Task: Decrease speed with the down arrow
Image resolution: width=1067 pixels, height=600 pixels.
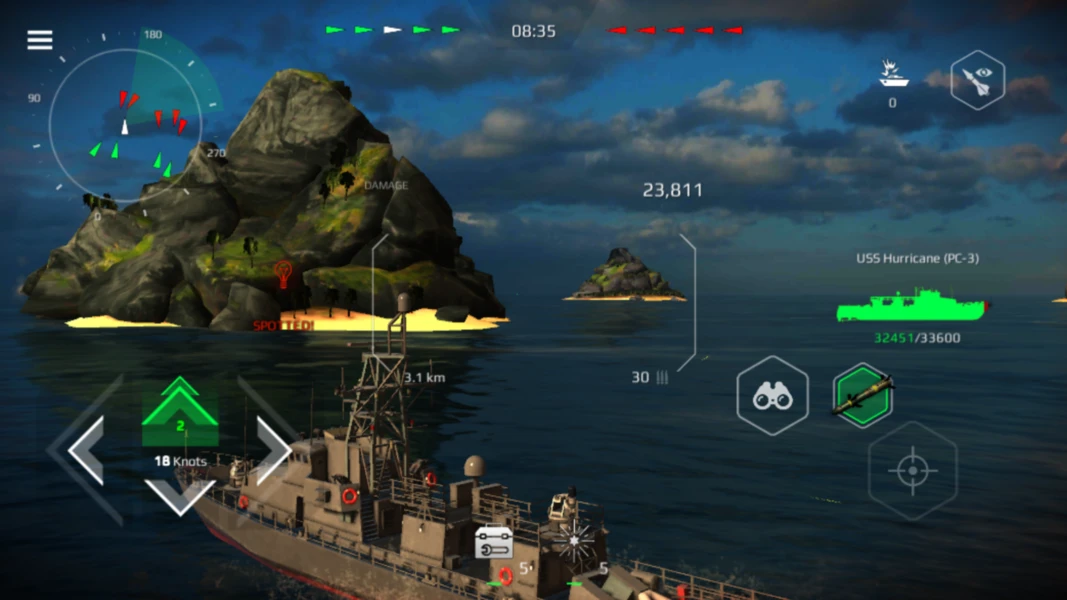Action: (x=180, y=494)
